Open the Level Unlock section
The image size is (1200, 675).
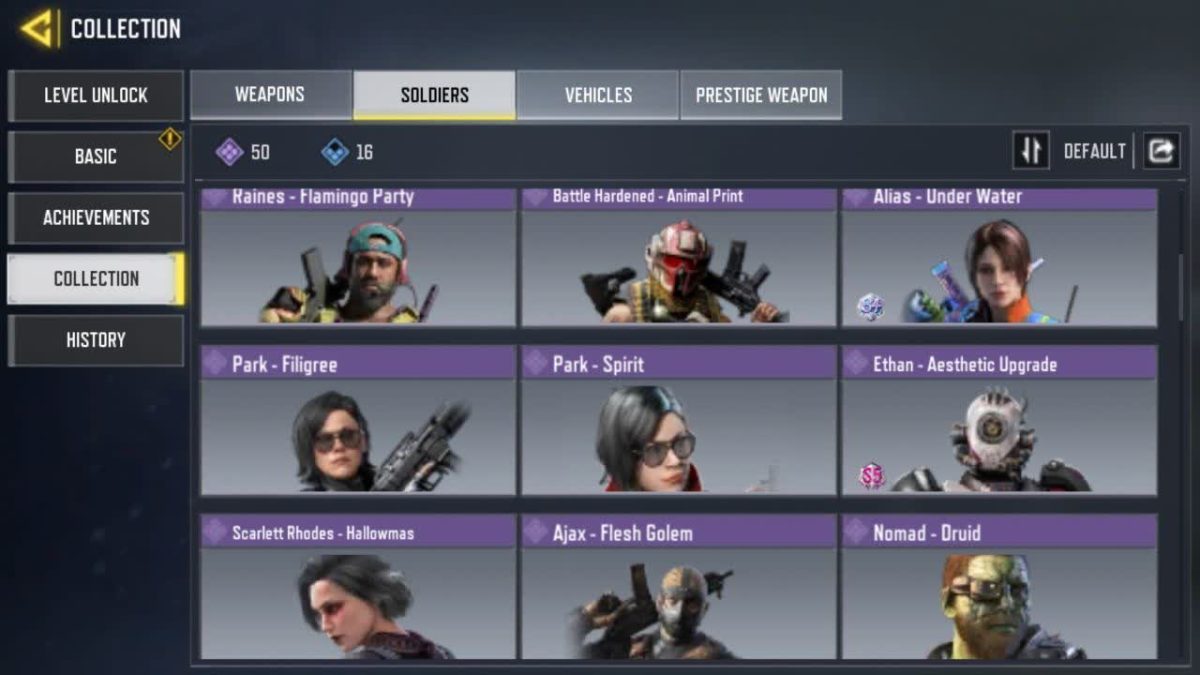pos(96,96)
